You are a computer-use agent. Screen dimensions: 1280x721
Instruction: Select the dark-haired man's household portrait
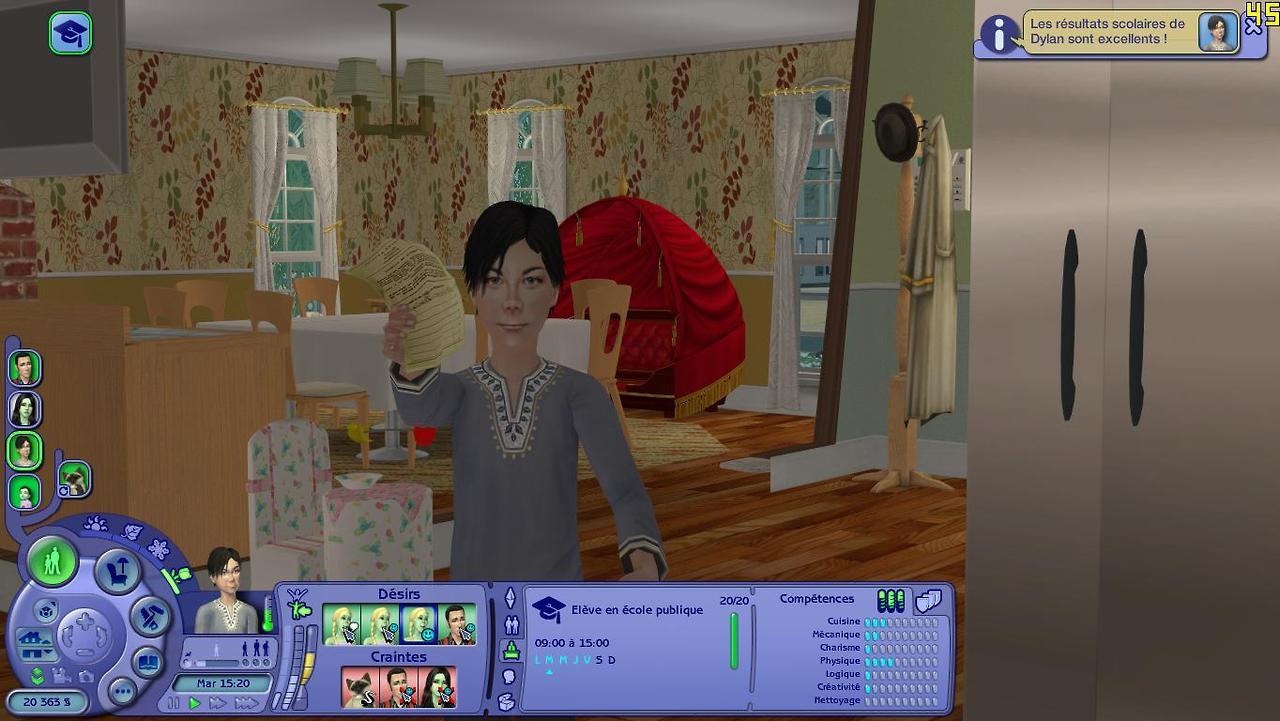tap(25, 368)
